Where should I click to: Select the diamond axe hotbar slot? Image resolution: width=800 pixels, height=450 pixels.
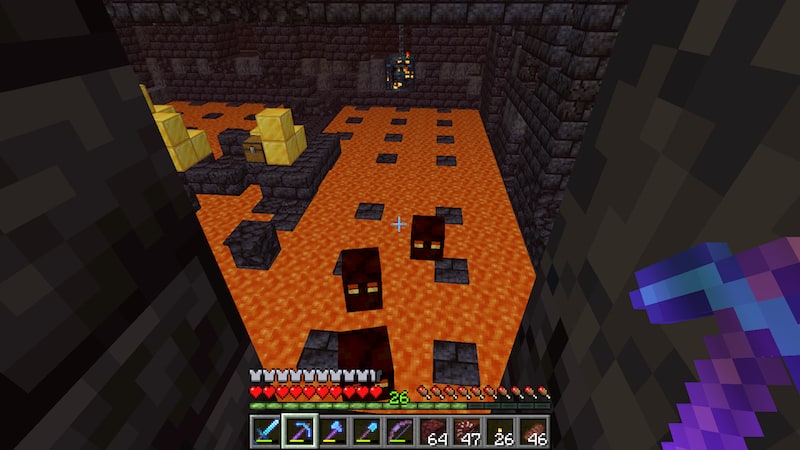331,431
